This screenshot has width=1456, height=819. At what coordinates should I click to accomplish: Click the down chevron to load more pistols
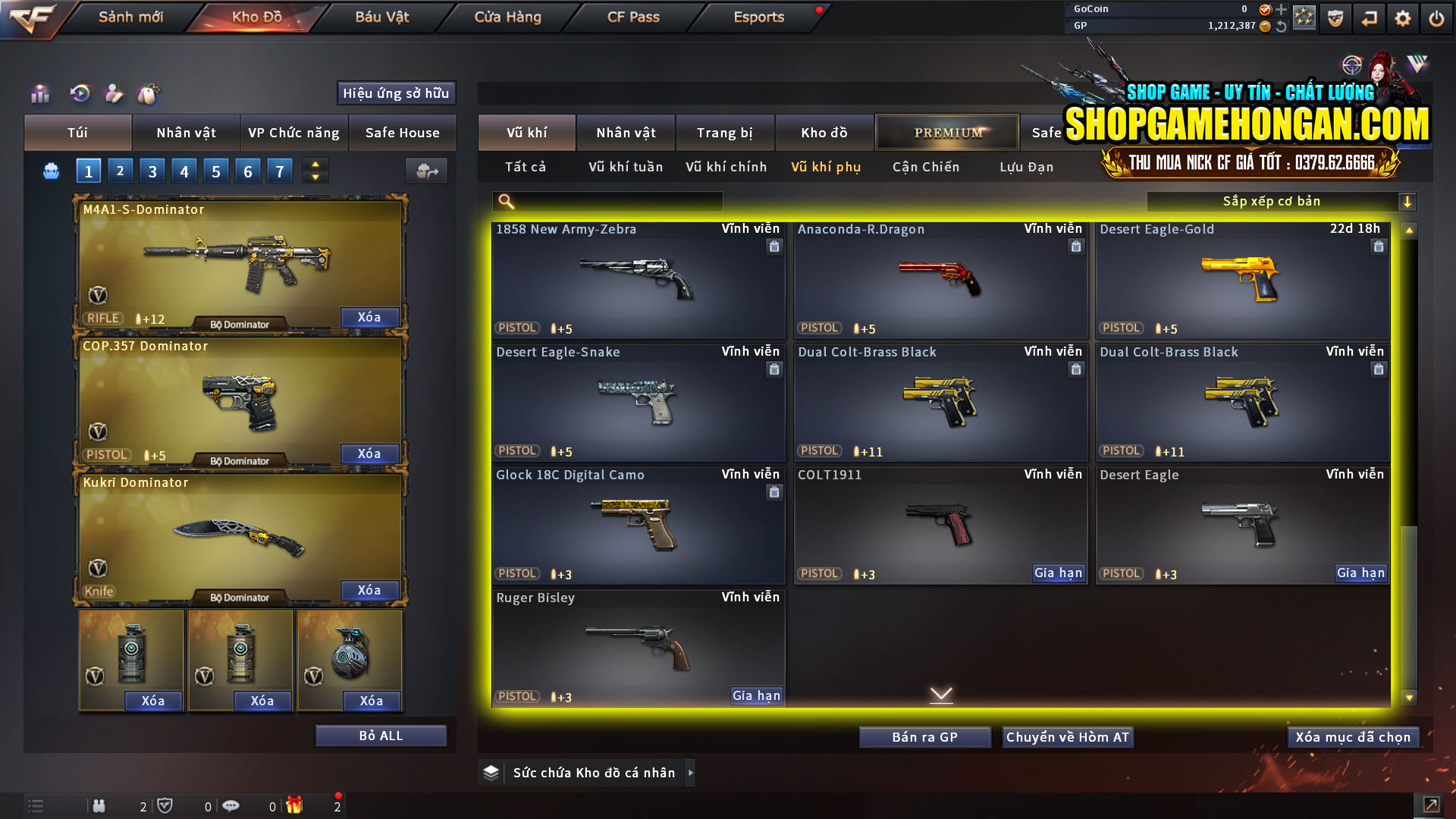942,694
